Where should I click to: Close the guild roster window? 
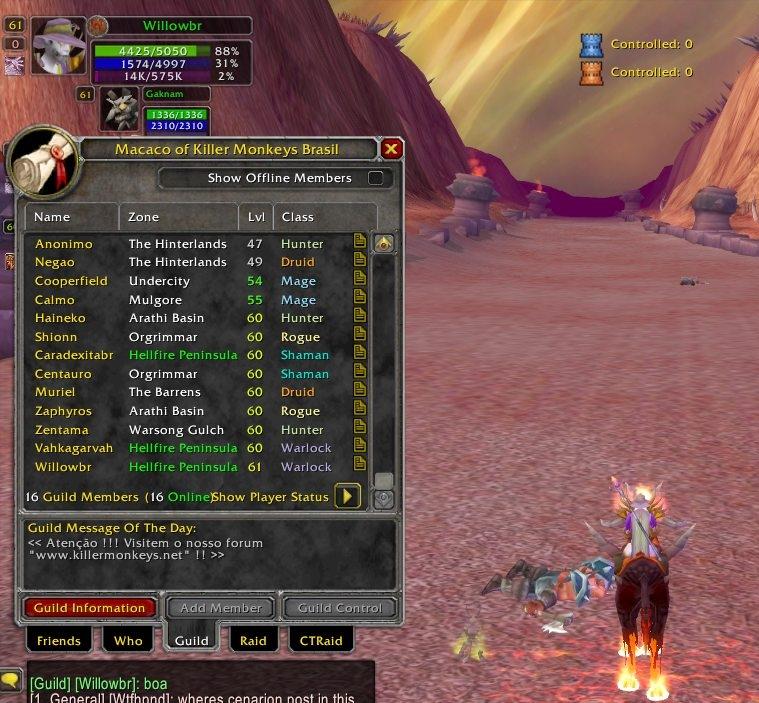click(x=391, y=149)
